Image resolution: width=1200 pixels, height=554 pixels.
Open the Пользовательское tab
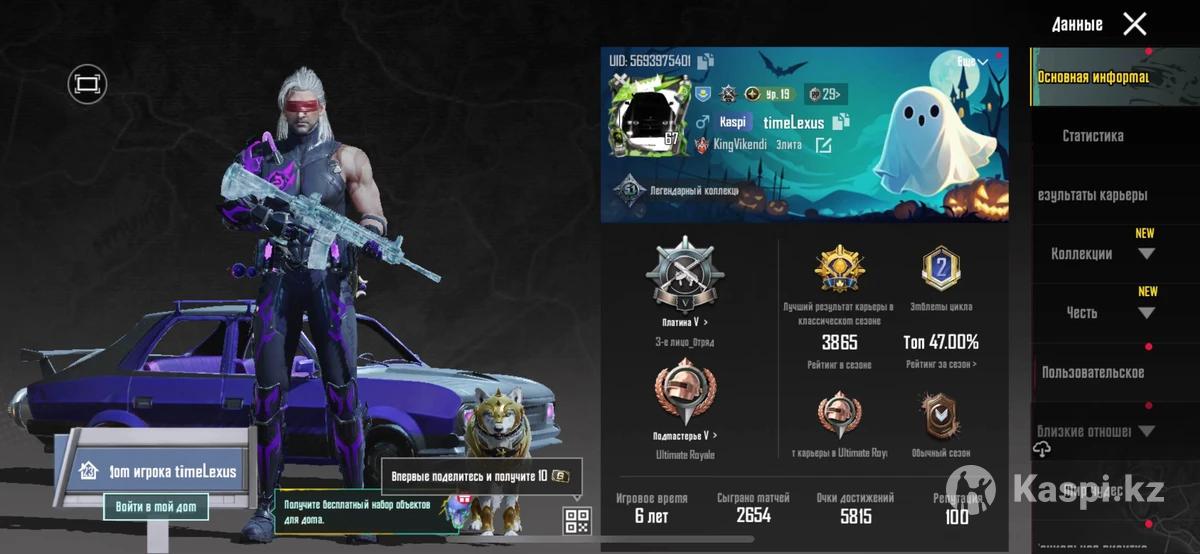[x=1092, y=372]
